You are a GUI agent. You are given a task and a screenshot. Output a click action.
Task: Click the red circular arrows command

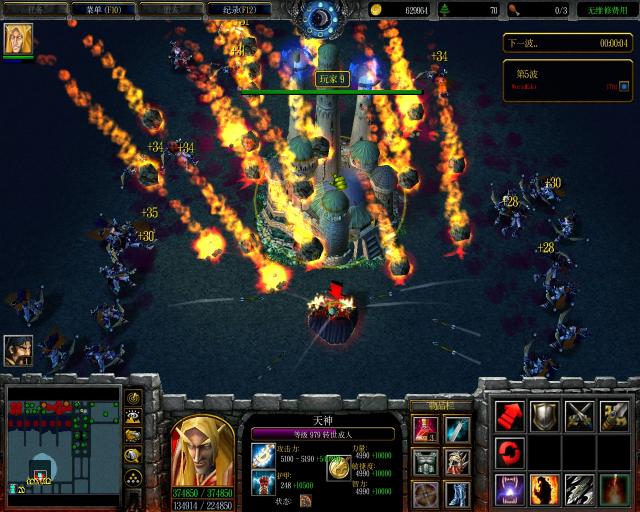(510, 452)
